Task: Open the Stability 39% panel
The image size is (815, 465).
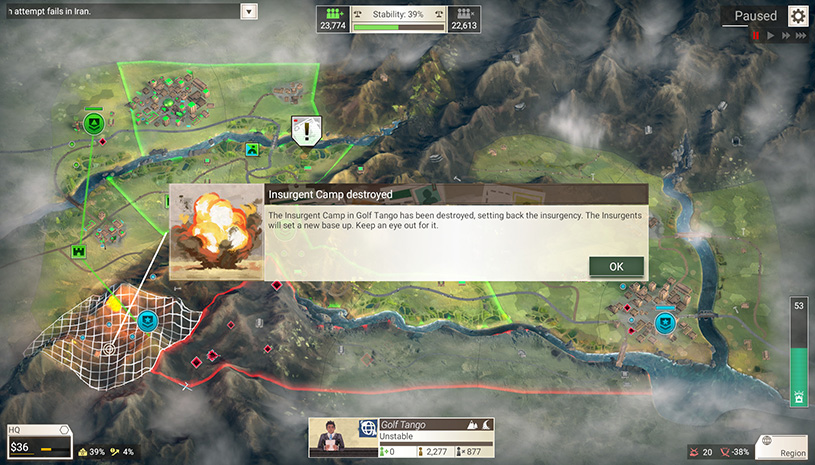Action: coord(397,19)
